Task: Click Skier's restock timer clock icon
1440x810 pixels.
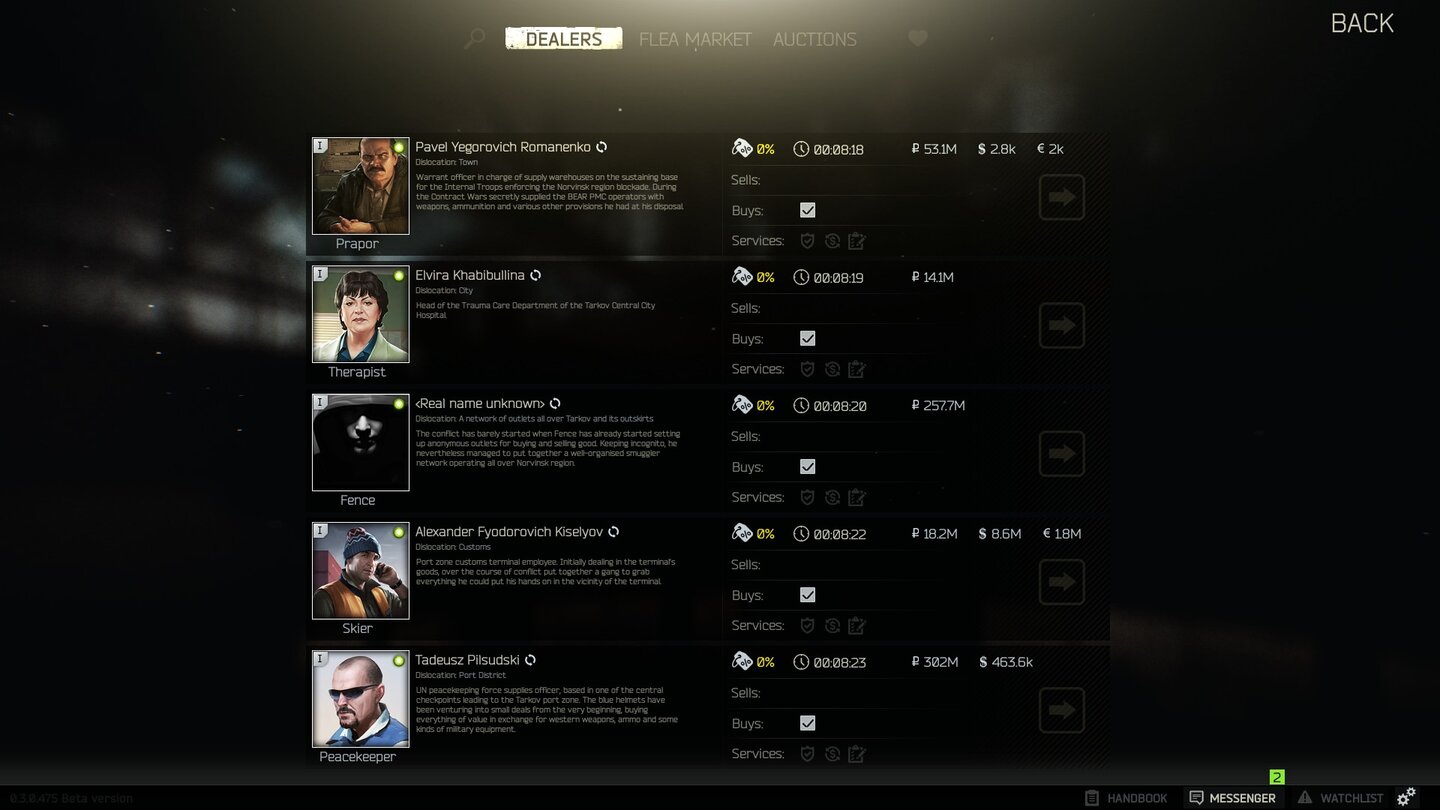Action: coord(801,534)
